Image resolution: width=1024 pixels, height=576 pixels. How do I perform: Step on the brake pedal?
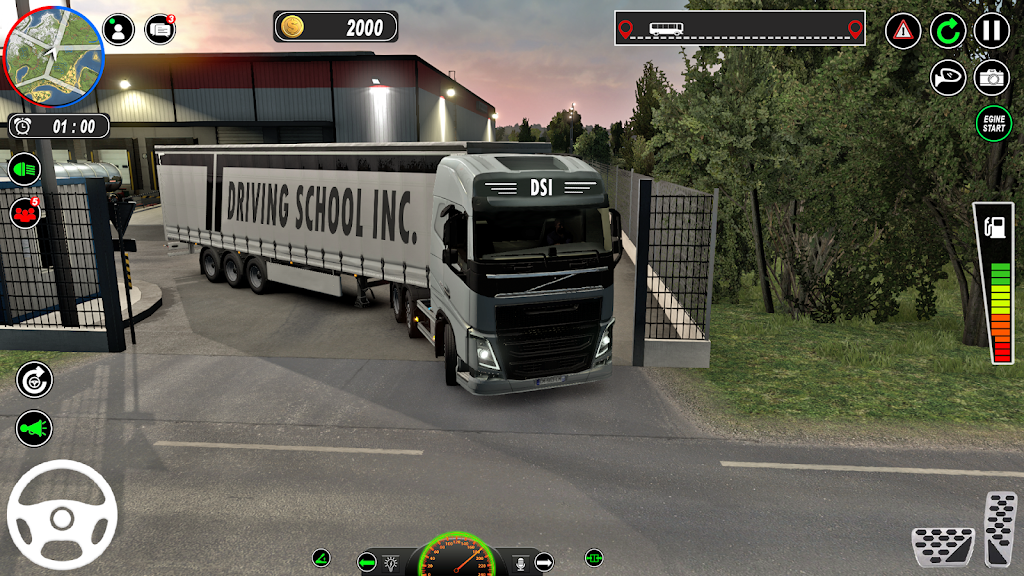(x=943, y=546)
